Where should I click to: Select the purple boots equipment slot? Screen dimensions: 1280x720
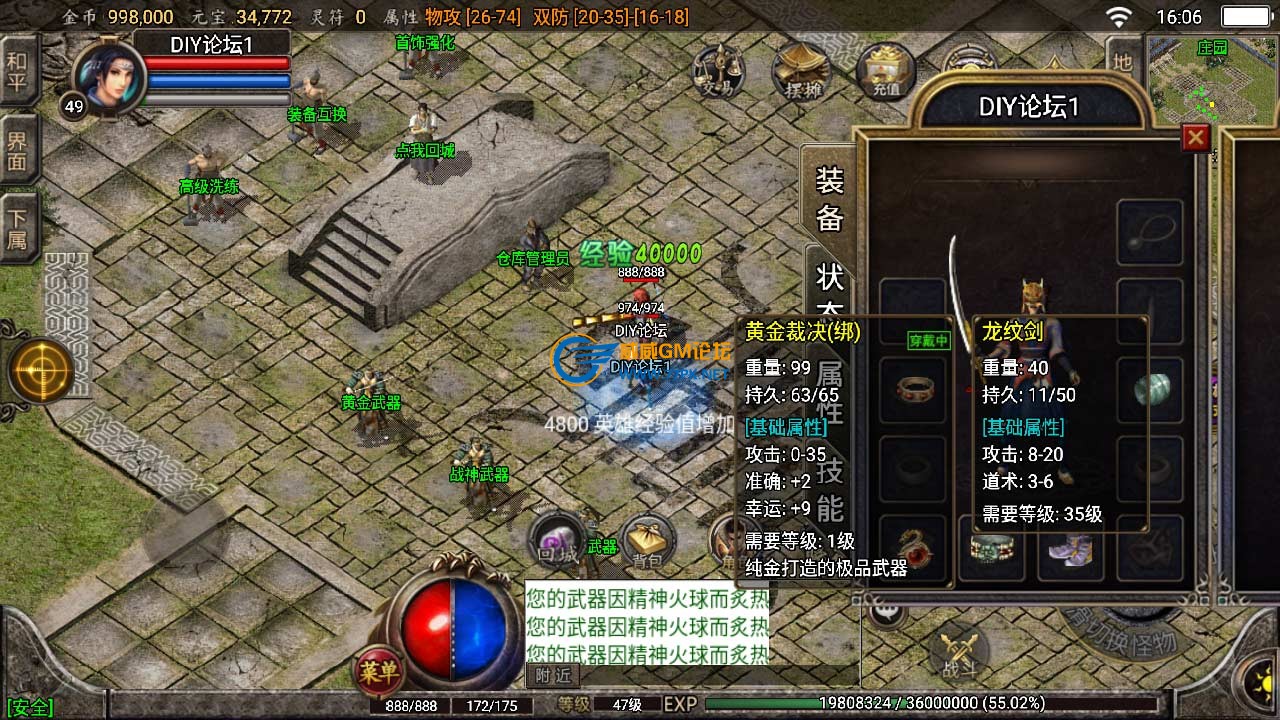(1070, 548)
